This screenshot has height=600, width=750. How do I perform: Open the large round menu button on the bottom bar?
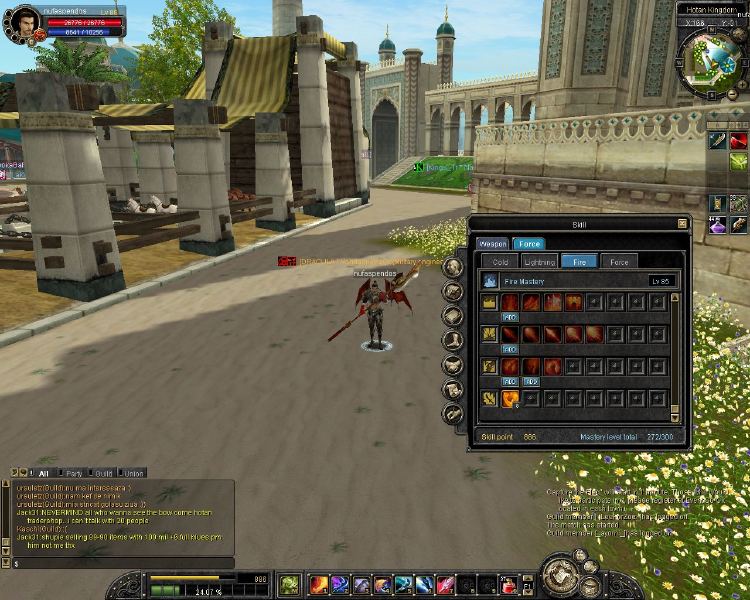tap(562, 575)
